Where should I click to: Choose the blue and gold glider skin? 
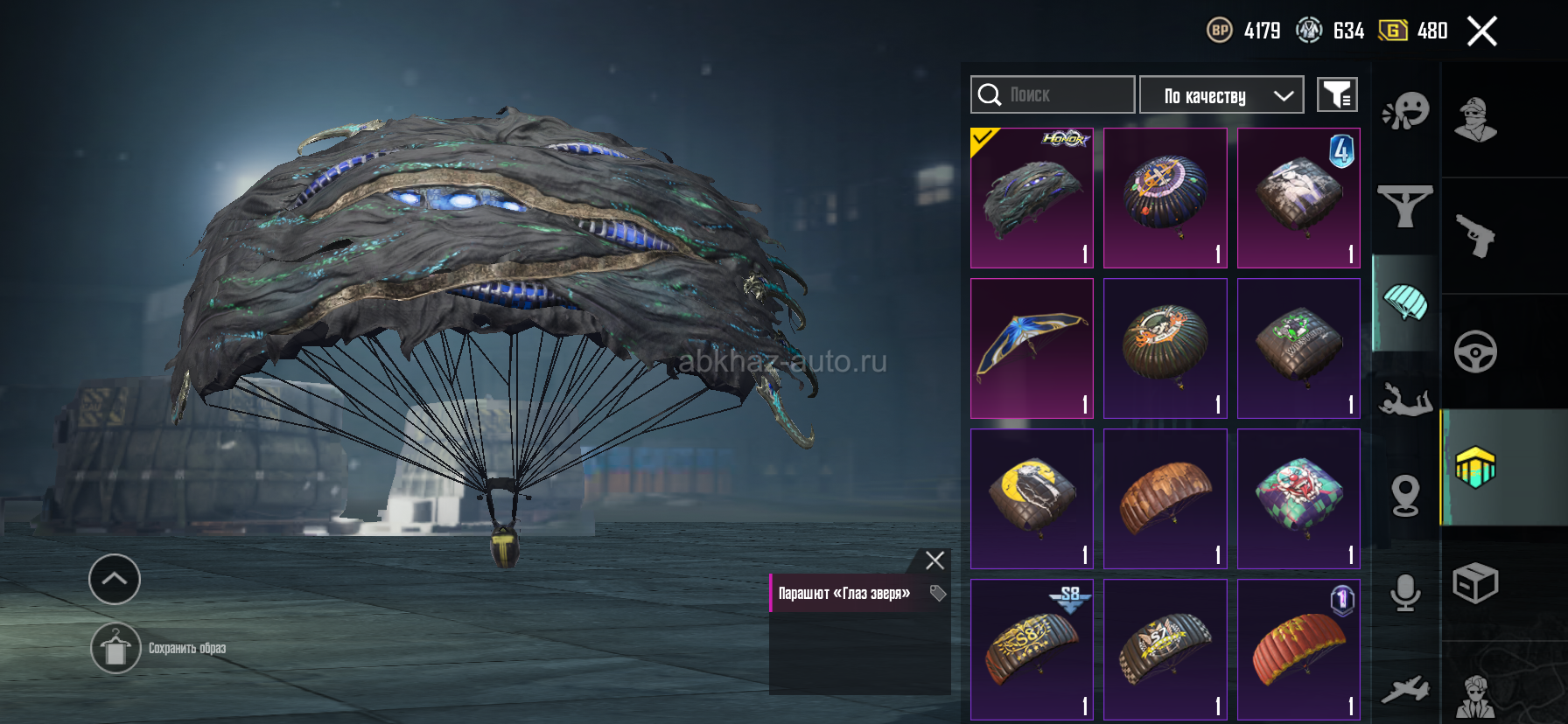pyautogui.click(x=1032, y=348)
